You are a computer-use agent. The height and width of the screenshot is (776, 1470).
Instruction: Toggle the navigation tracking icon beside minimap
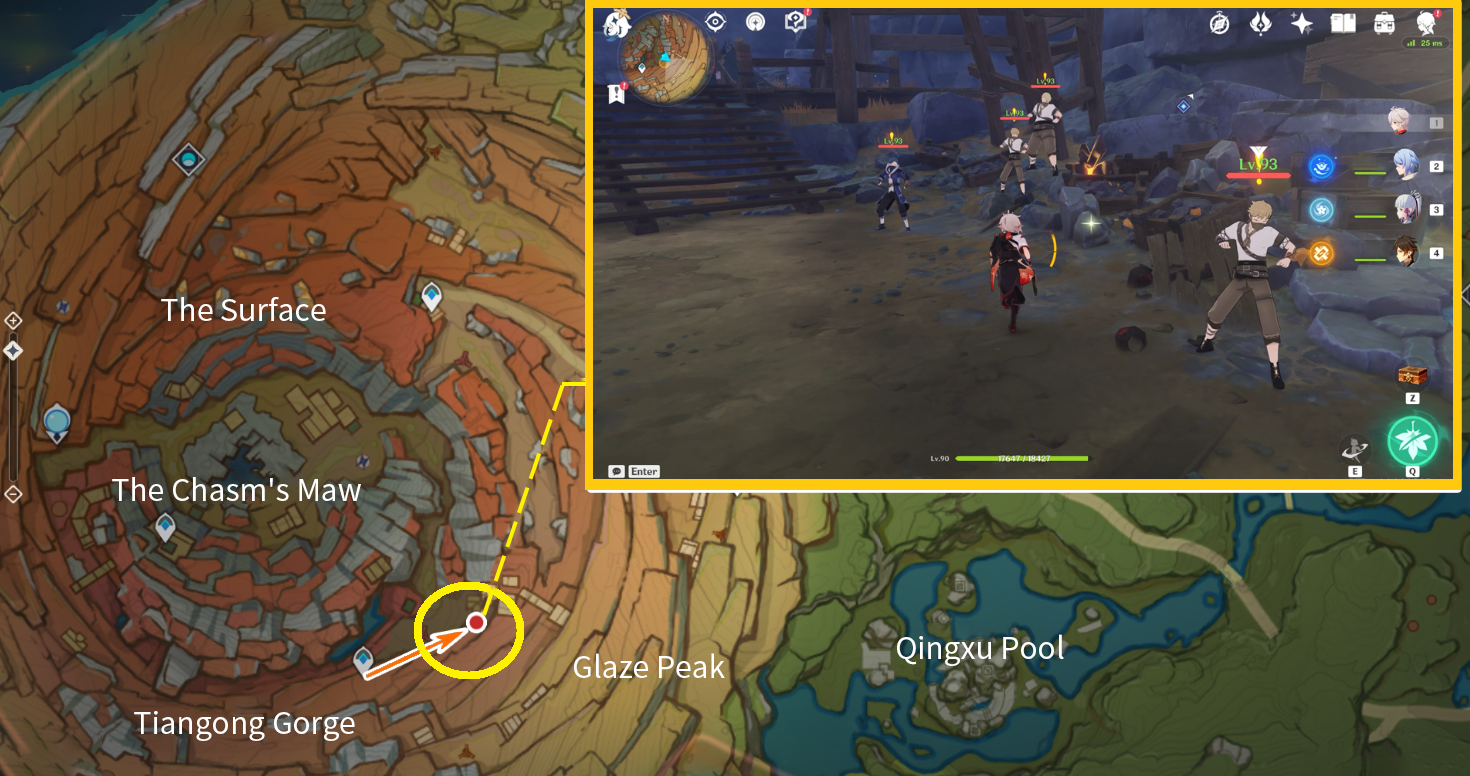coord(716,21)
